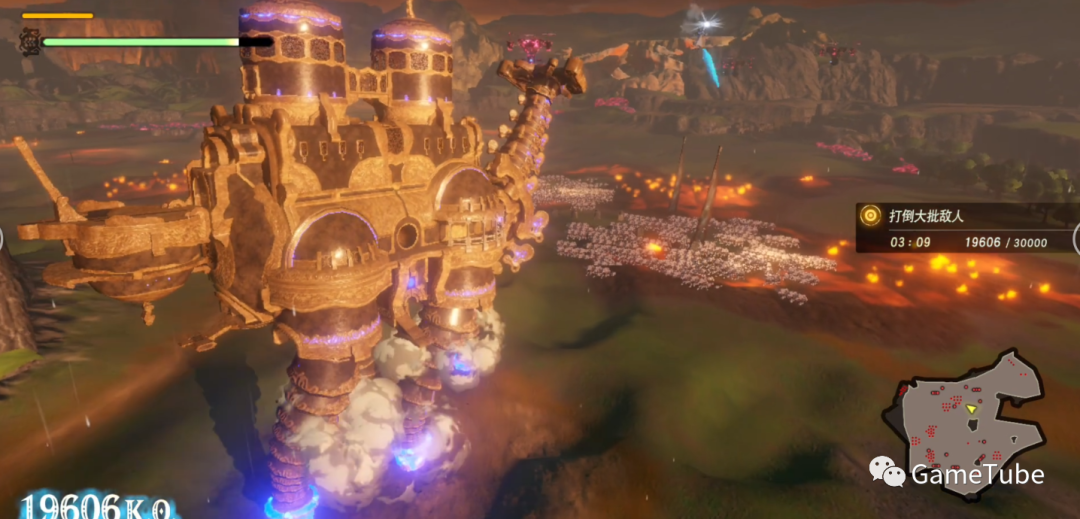Click the yellow player arrow on the minimap
This screenshot has height=519, width=1080.
(x=971, y=409)
